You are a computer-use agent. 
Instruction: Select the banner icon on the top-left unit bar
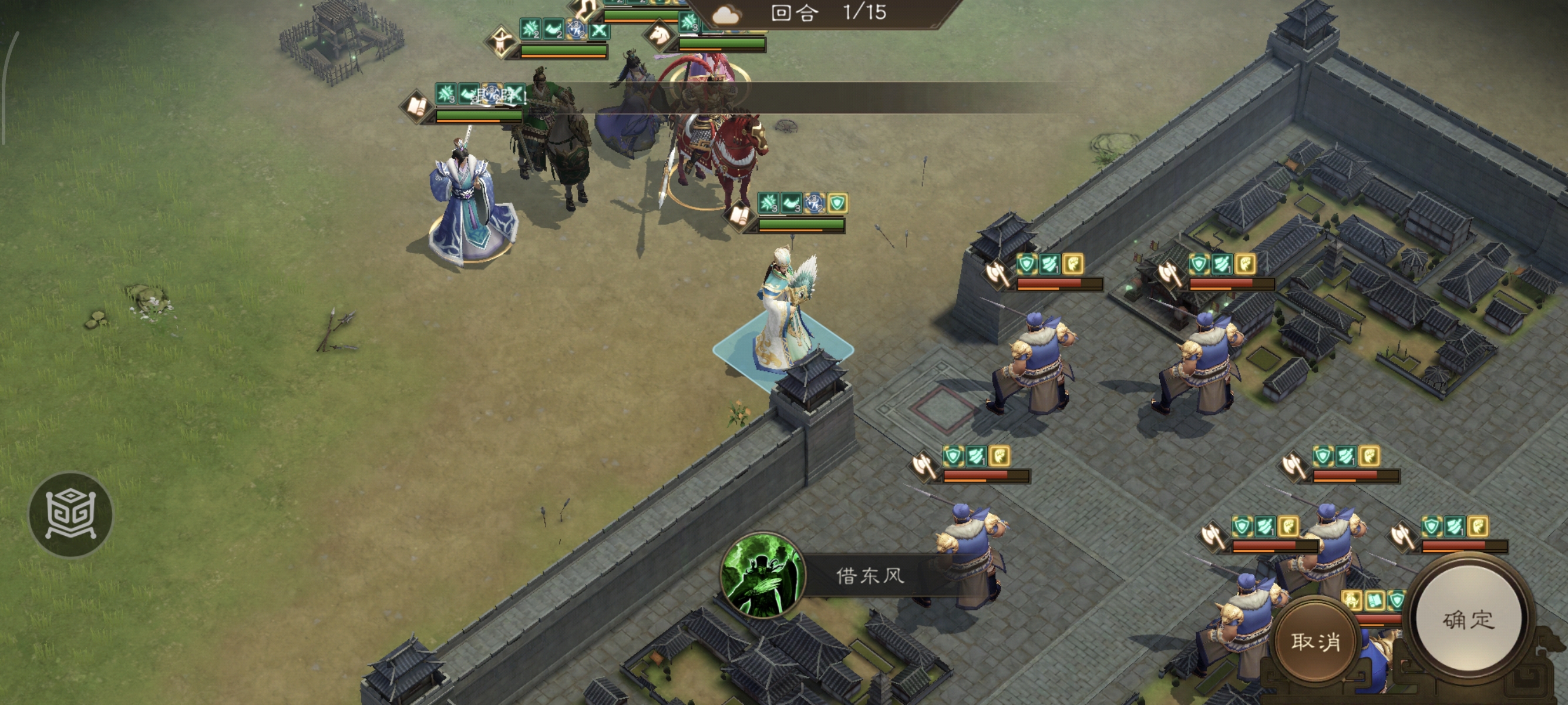coord(503,41)
